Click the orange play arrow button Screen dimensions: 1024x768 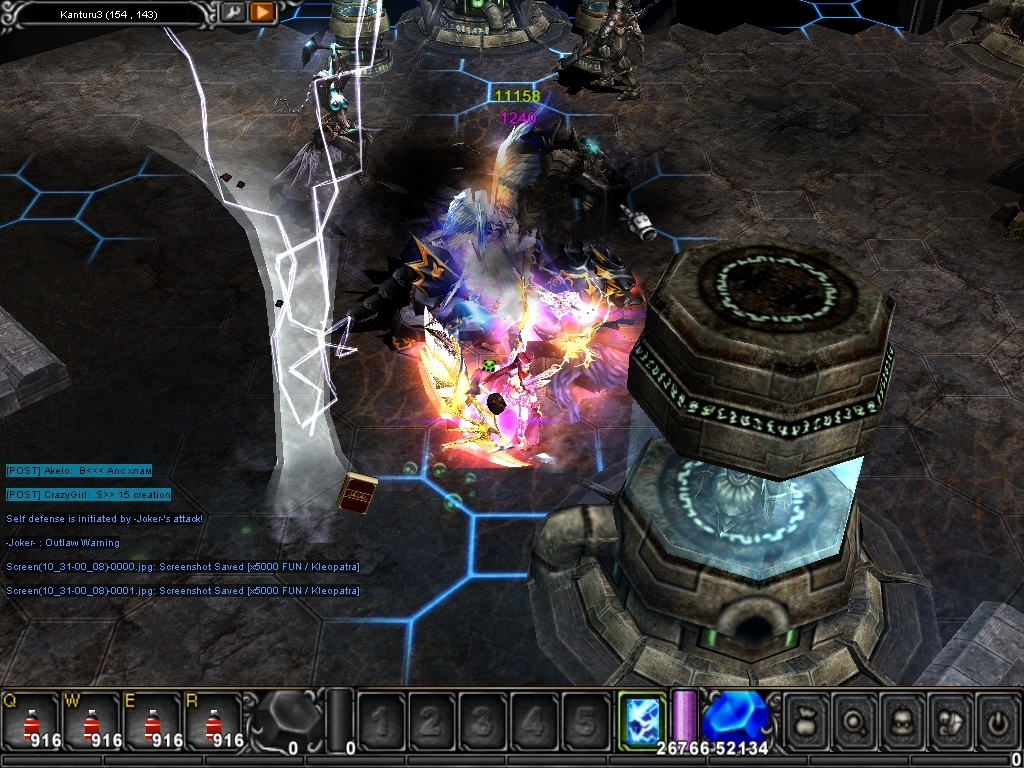click(x=262, y=13)
